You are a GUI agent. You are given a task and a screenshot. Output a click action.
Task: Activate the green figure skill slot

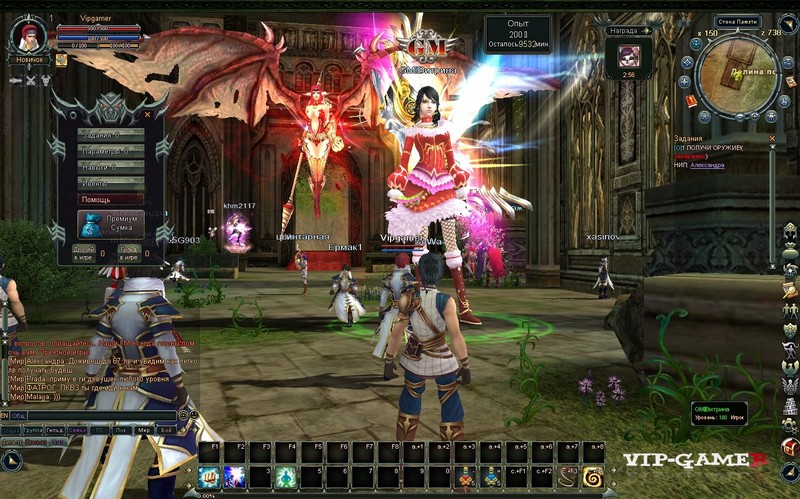286,476
